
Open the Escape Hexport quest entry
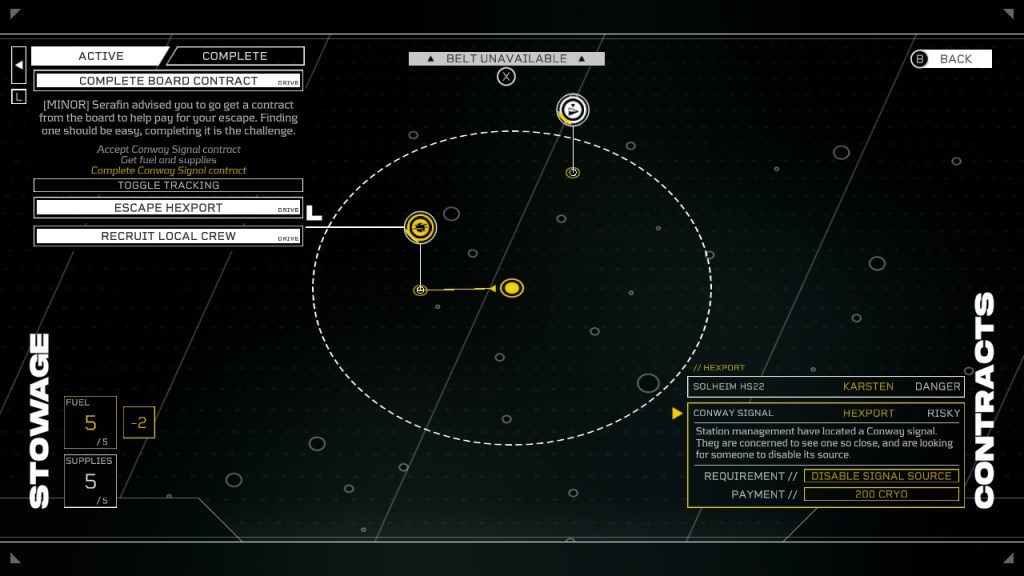[x=168, y=208]
